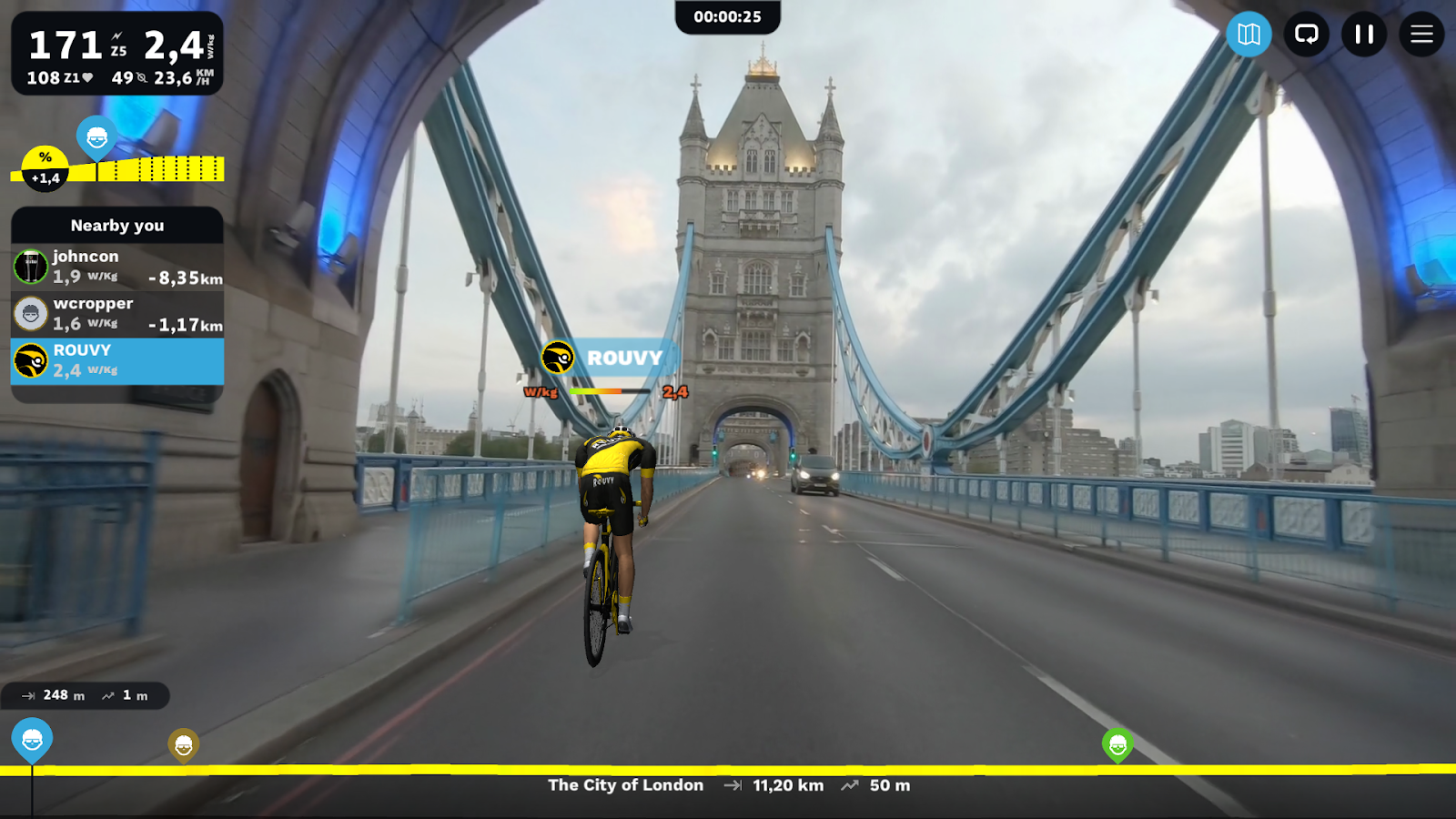Open the hamburger main menu
This screenshot has width=1456, height=819.
pyautogui.click(x=1422, y=35)
